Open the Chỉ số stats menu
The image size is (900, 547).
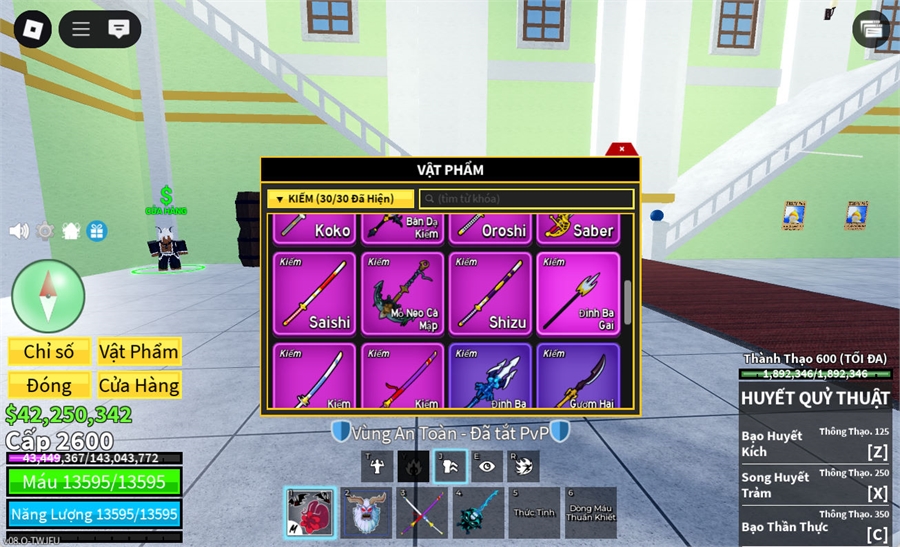tap(49, 351)
